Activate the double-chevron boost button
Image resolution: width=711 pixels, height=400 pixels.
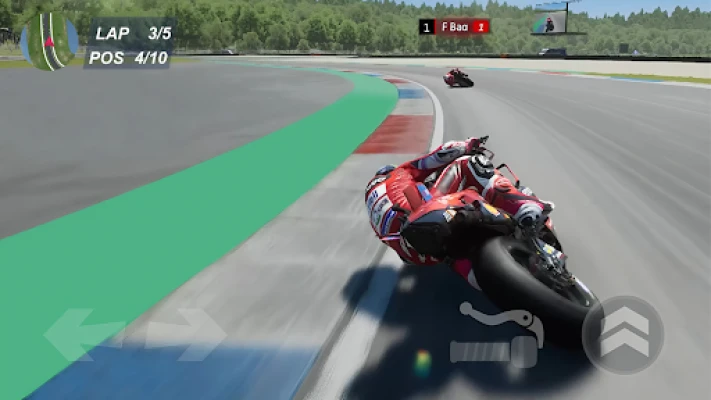623,335
